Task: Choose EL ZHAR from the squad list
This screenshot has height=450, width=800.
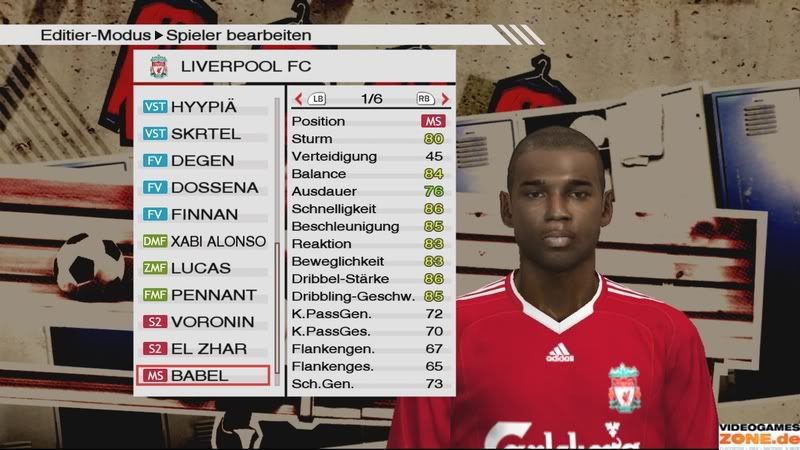Action: (x=205, y=349)
